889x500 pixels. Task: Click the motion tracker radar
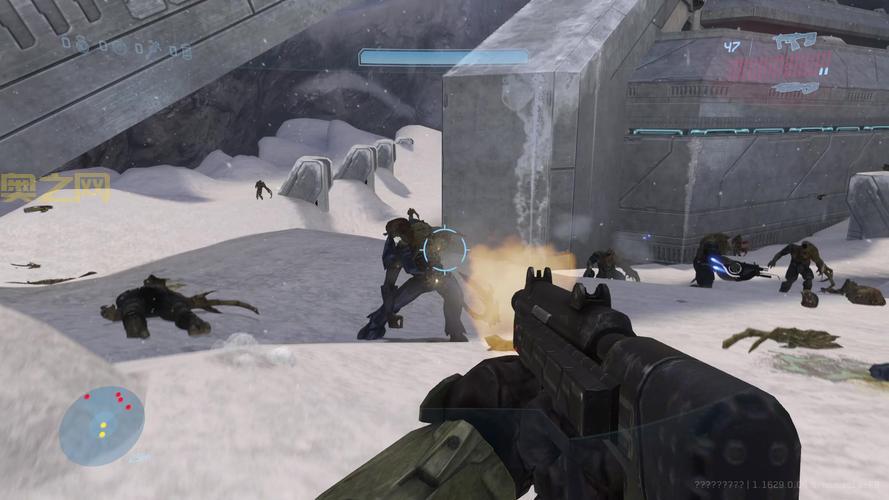tap(101, 425)
